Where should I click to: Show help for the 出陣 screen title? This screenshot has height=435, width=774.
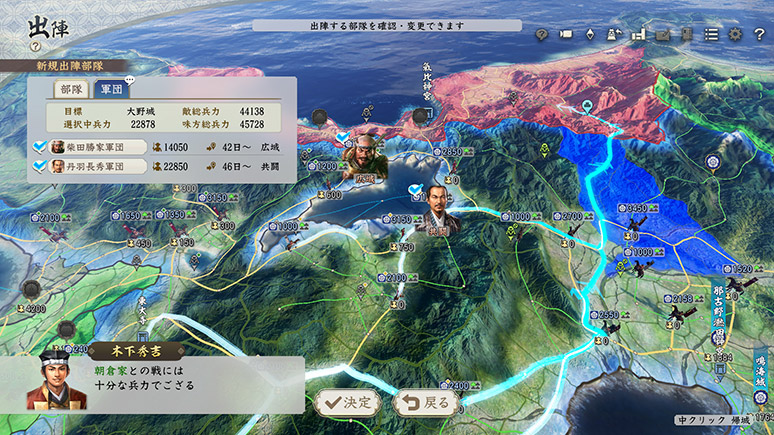tap(35, 46)
